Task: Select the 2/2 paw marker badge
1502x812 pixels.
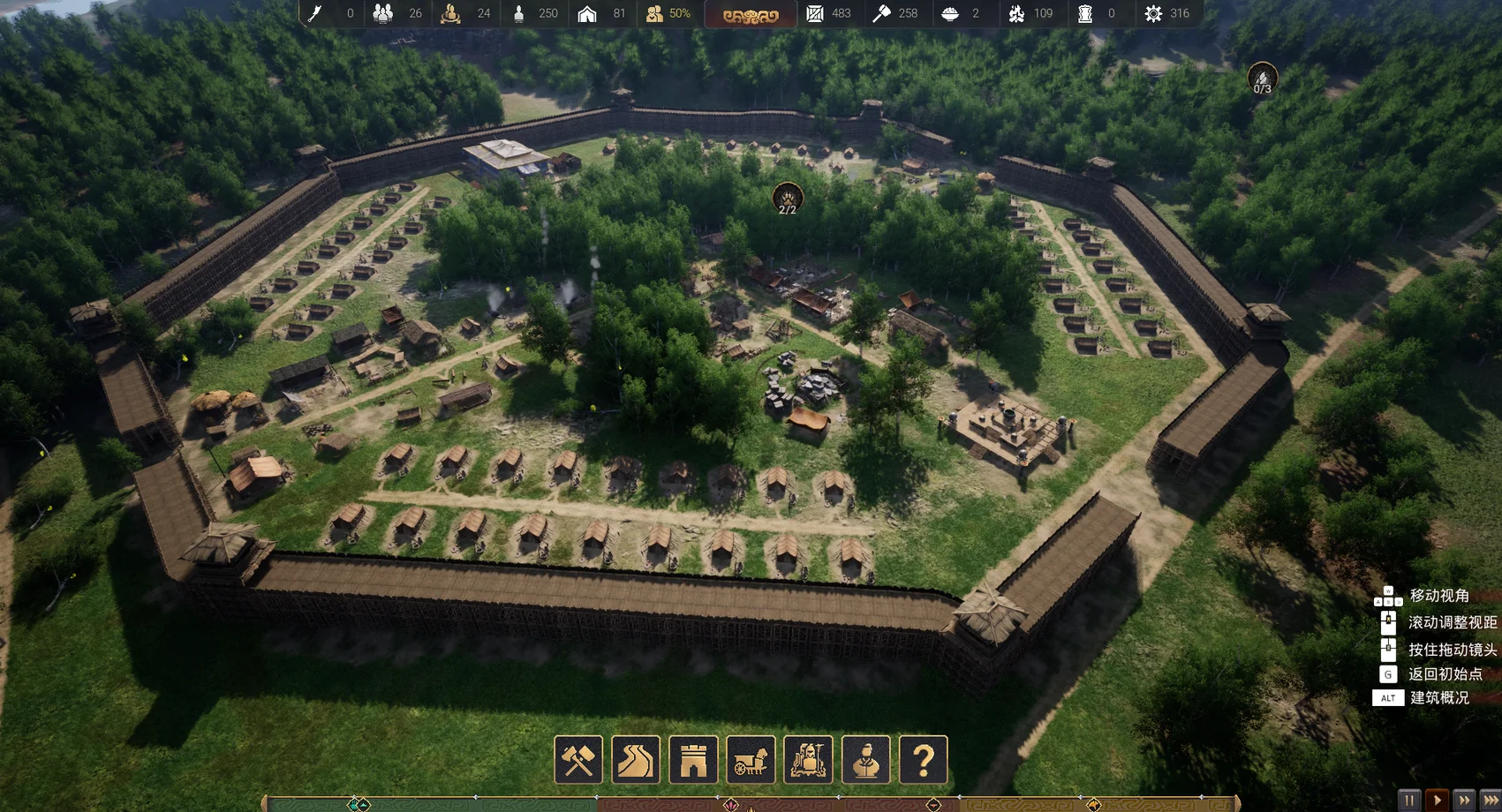Action: [x=787, y=199]
